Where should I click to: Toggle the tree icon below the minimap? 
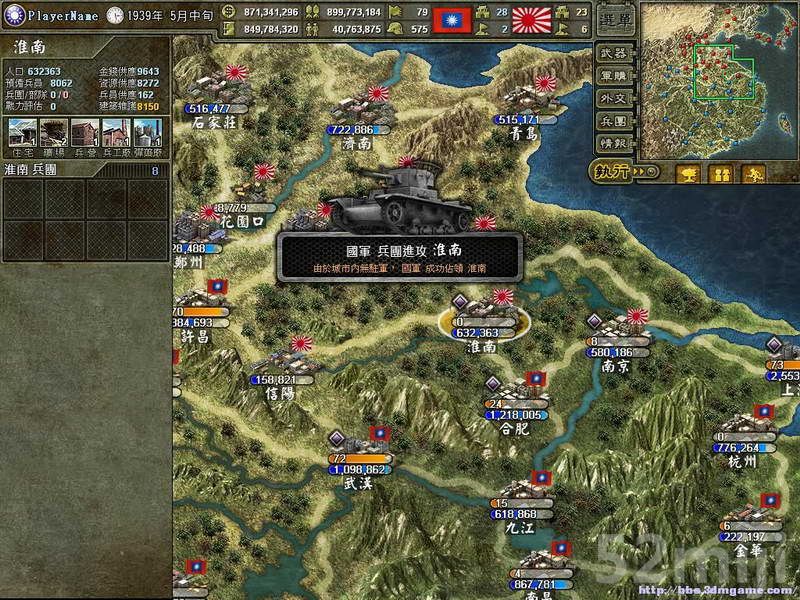pos(688,174)
